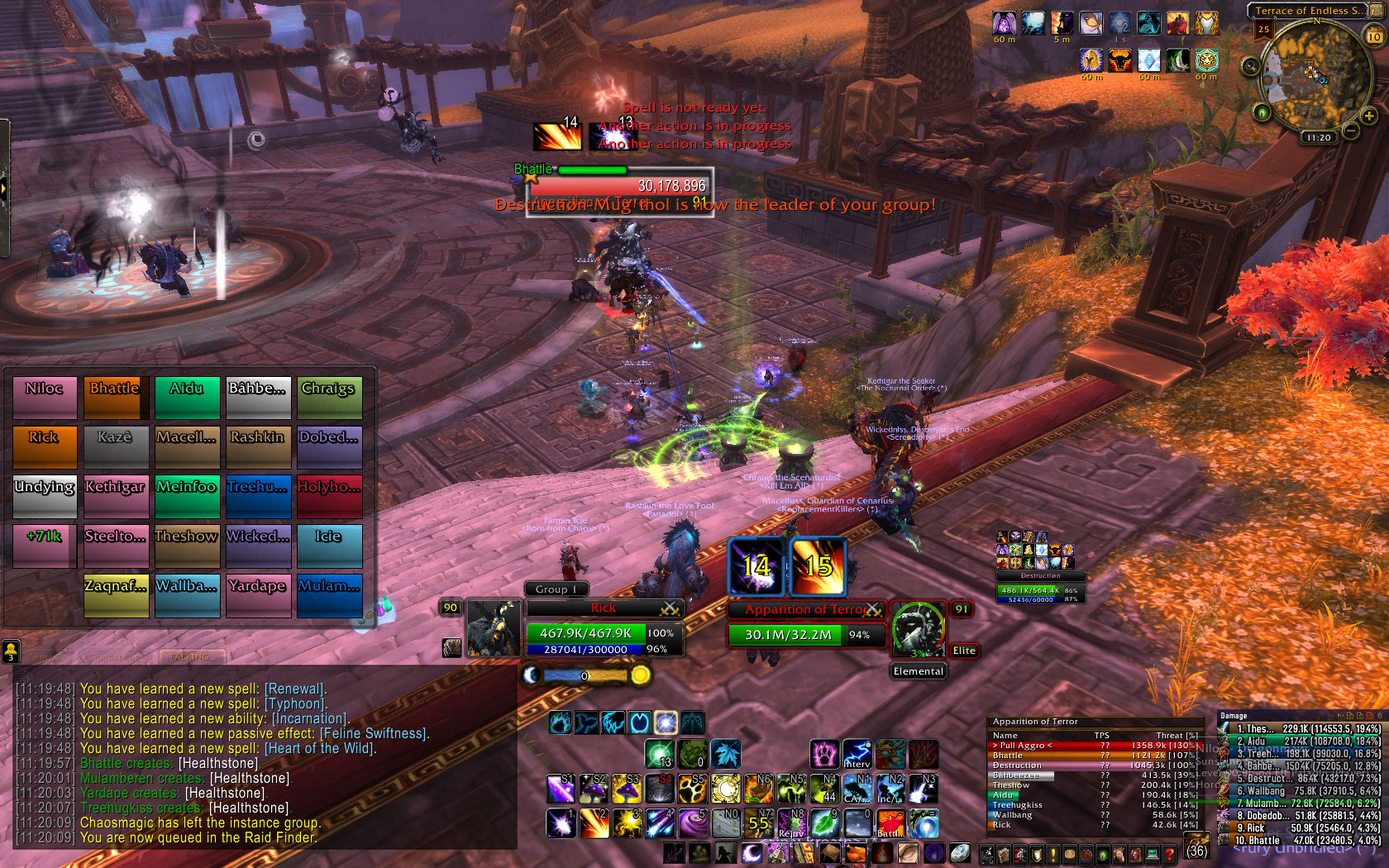Click the white tiger seal buff icon
The image size is (1389, 868).
(x=1206, y=60)
